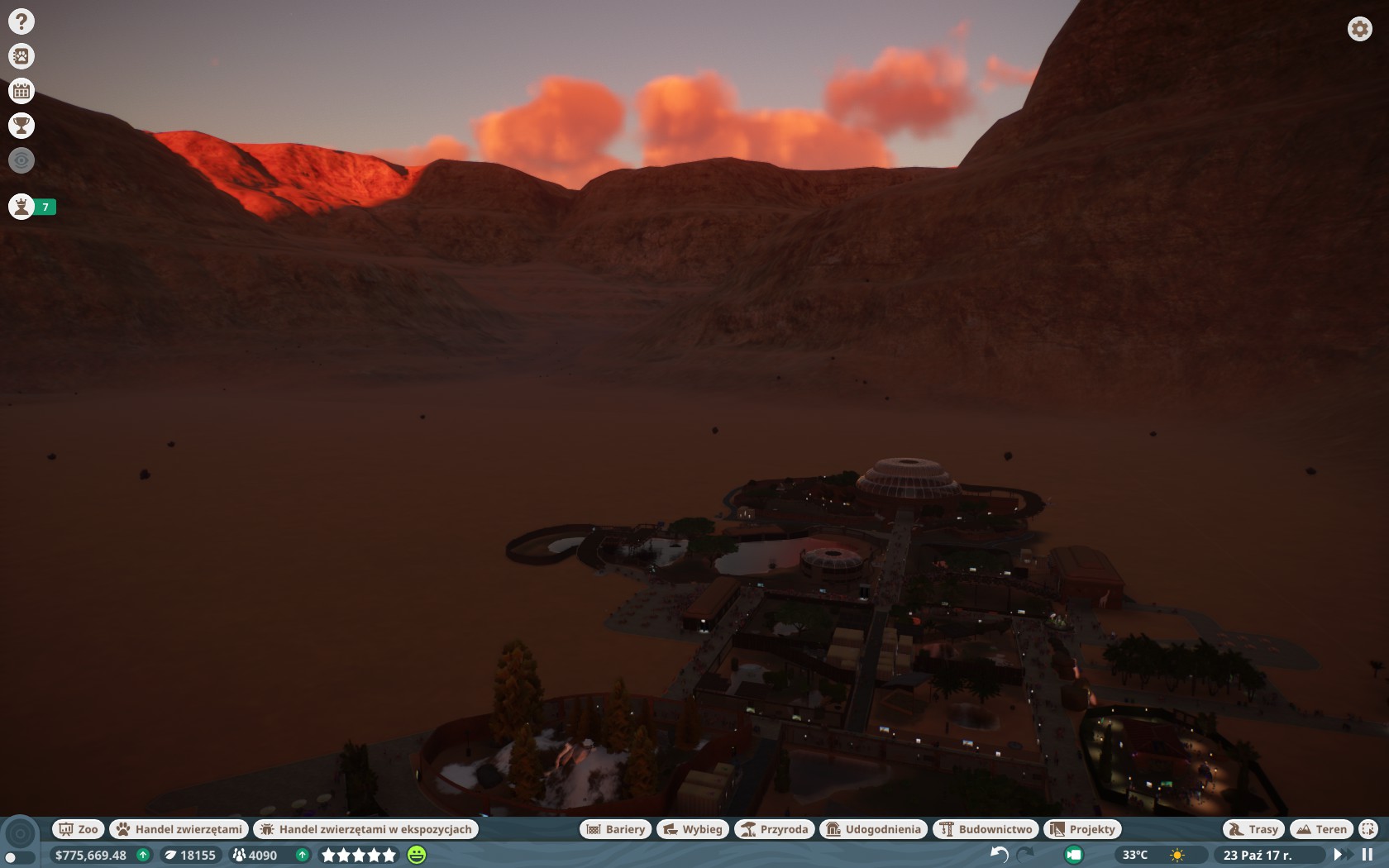Open the Bariery build tab
Viewport: 1389px width, 868px height.
pos(616,829)
